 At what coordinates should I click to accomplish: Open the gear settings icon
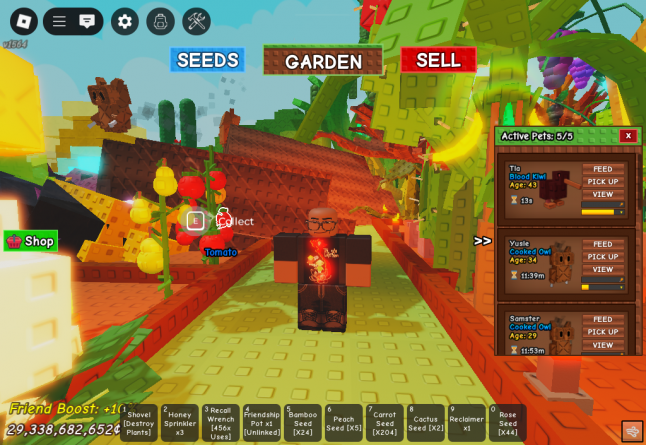(125, 21)
